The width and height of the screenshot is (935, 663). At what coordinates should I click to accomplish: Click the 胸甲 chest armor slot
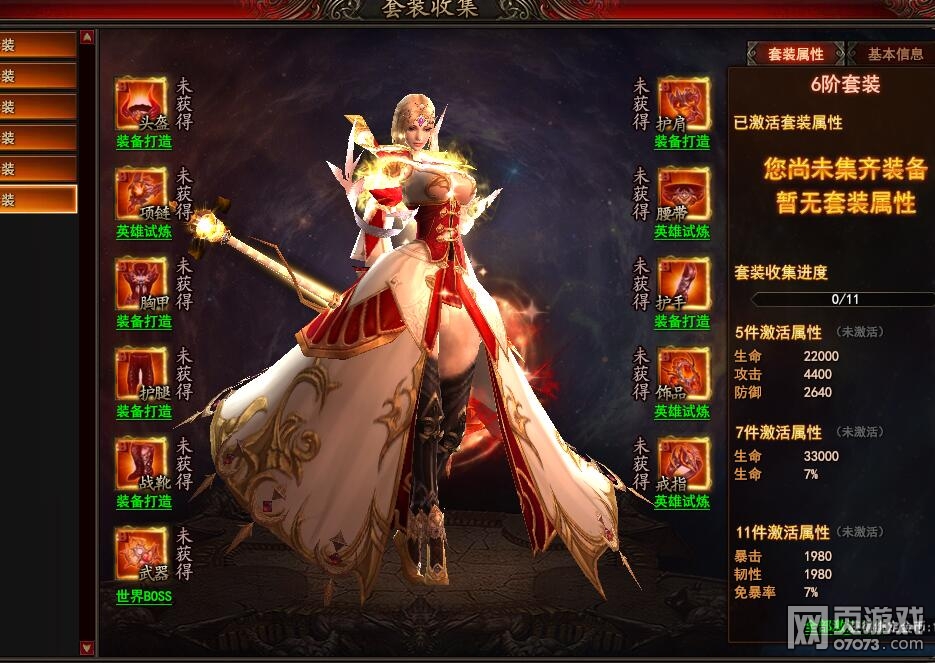141,283
